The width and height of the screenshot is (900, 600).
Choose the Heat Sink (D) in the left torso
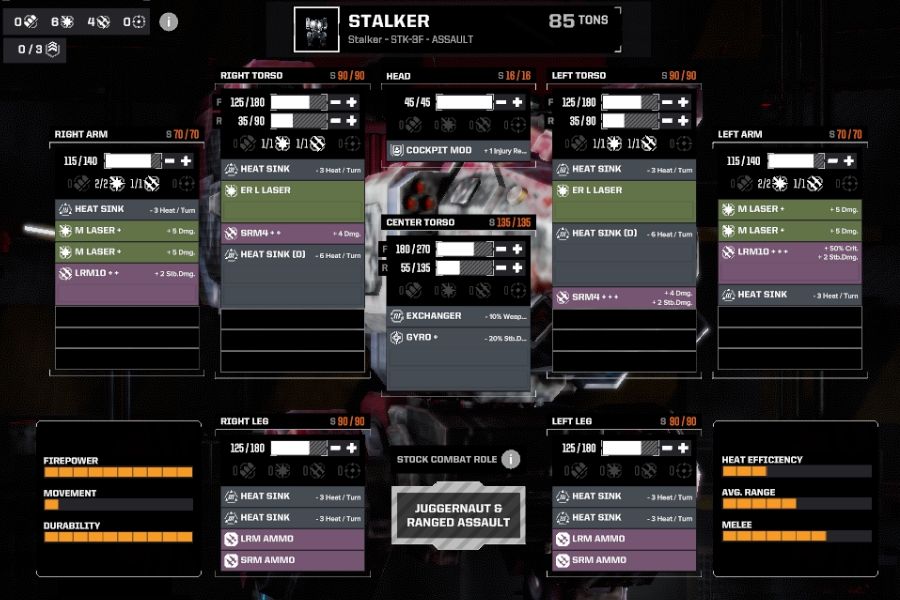[624, 233]
